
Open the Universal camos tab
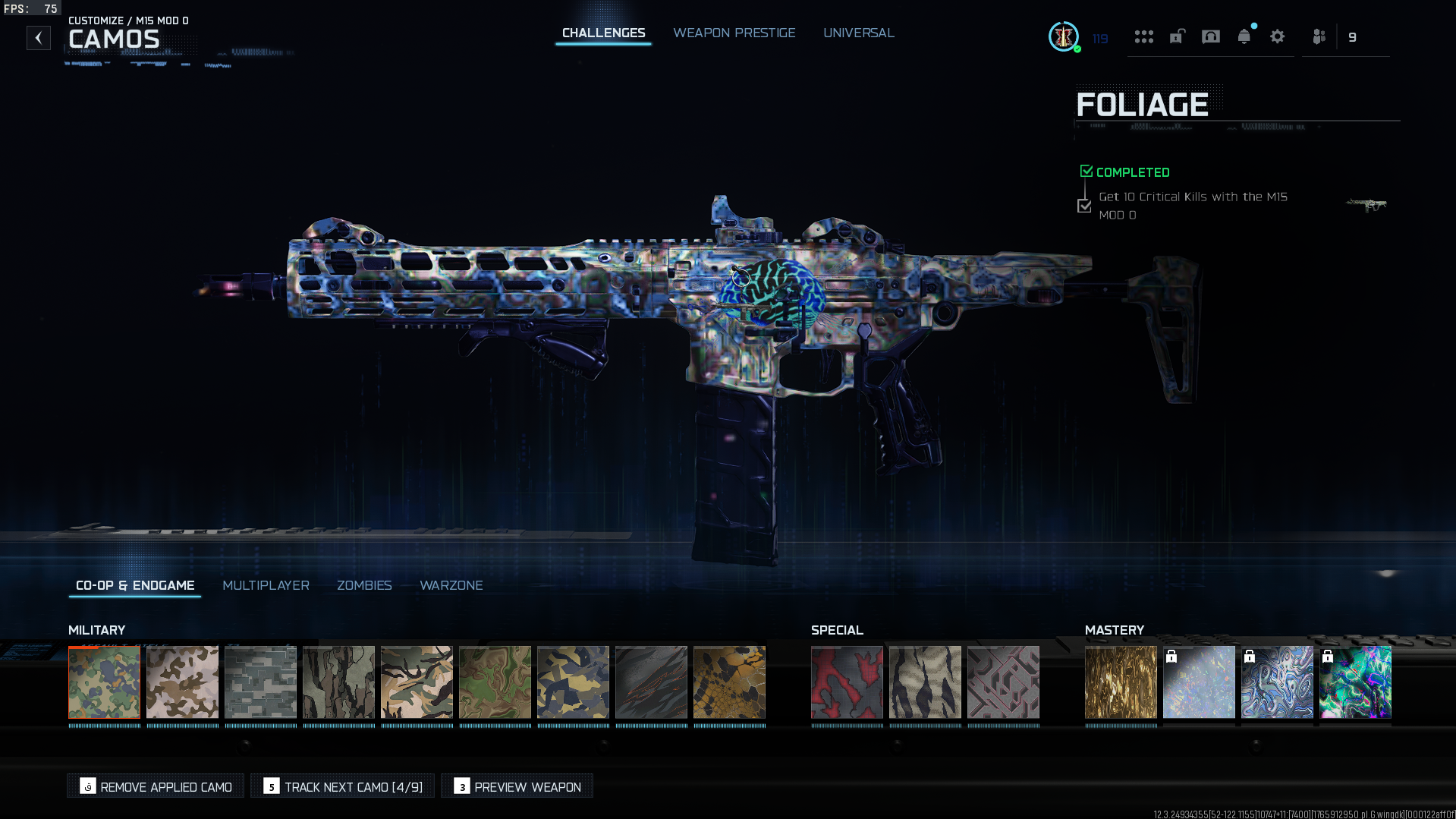point(858,33)
